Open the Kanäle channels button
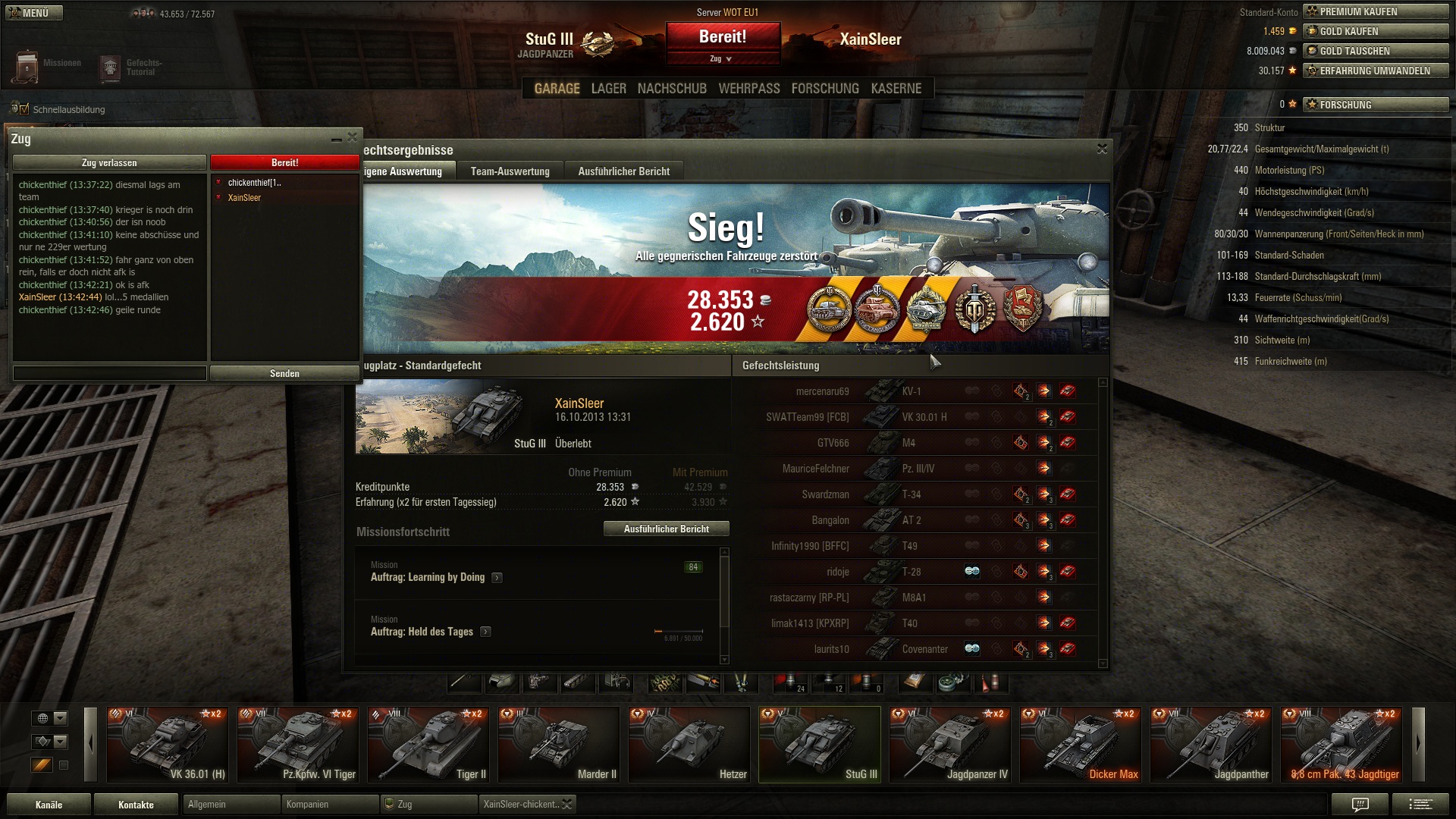This screenshot has height=819, width=1456. pos(49,805)
